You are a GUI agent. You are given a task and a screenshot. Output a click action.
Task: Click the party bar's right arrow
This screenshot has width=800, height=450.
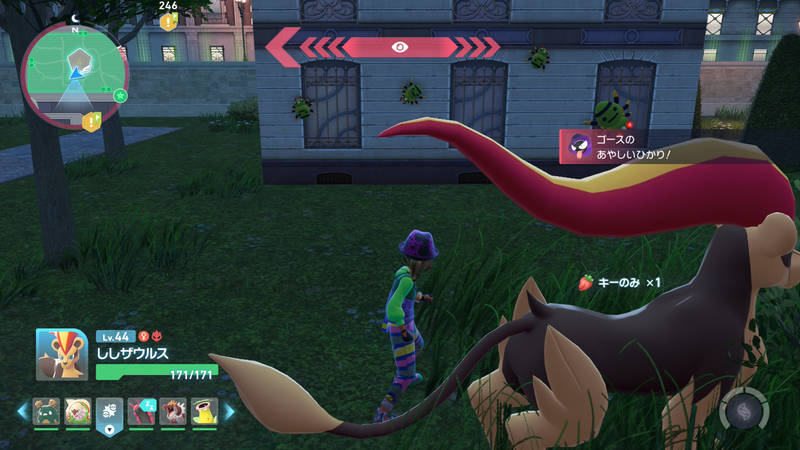tap(229, 411)
